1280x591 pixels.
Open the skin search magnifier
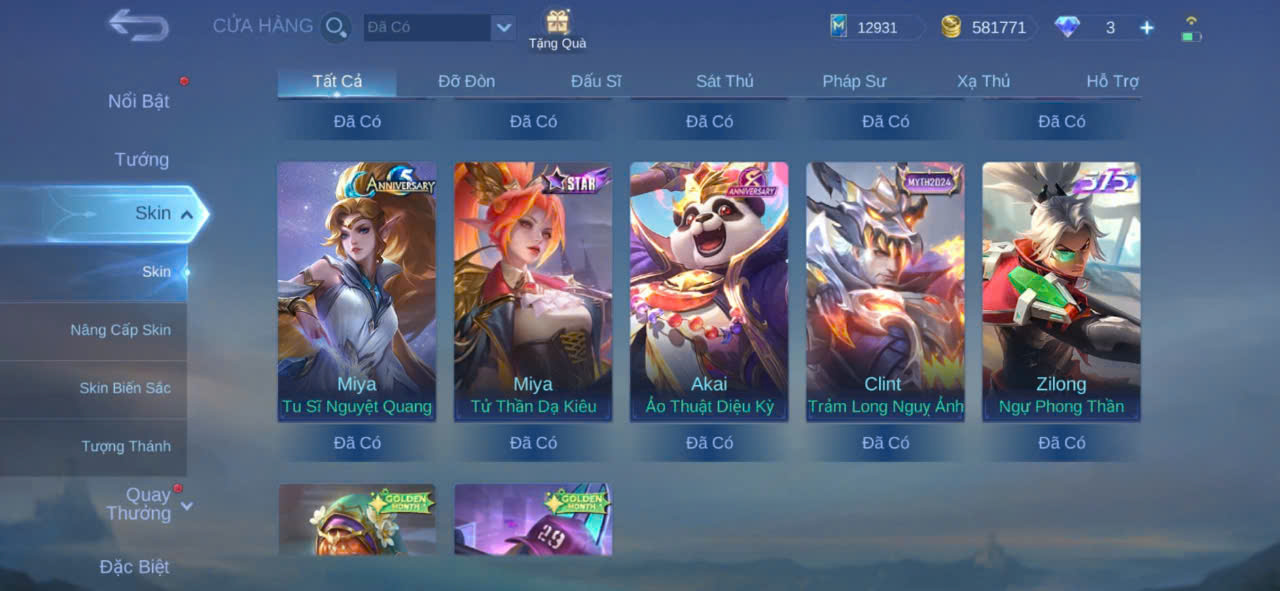coord(336,27)
